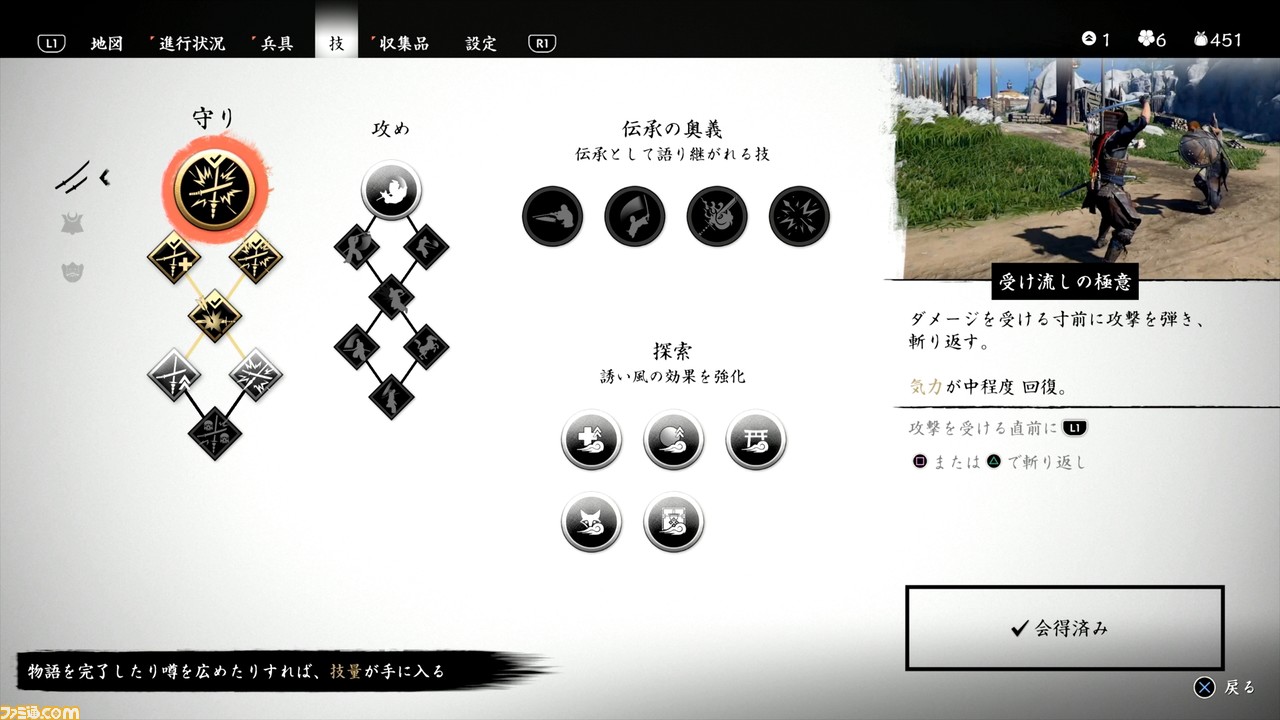Select the mask icon in the left sidebar
1280x720 pixels.
(72, 270)
